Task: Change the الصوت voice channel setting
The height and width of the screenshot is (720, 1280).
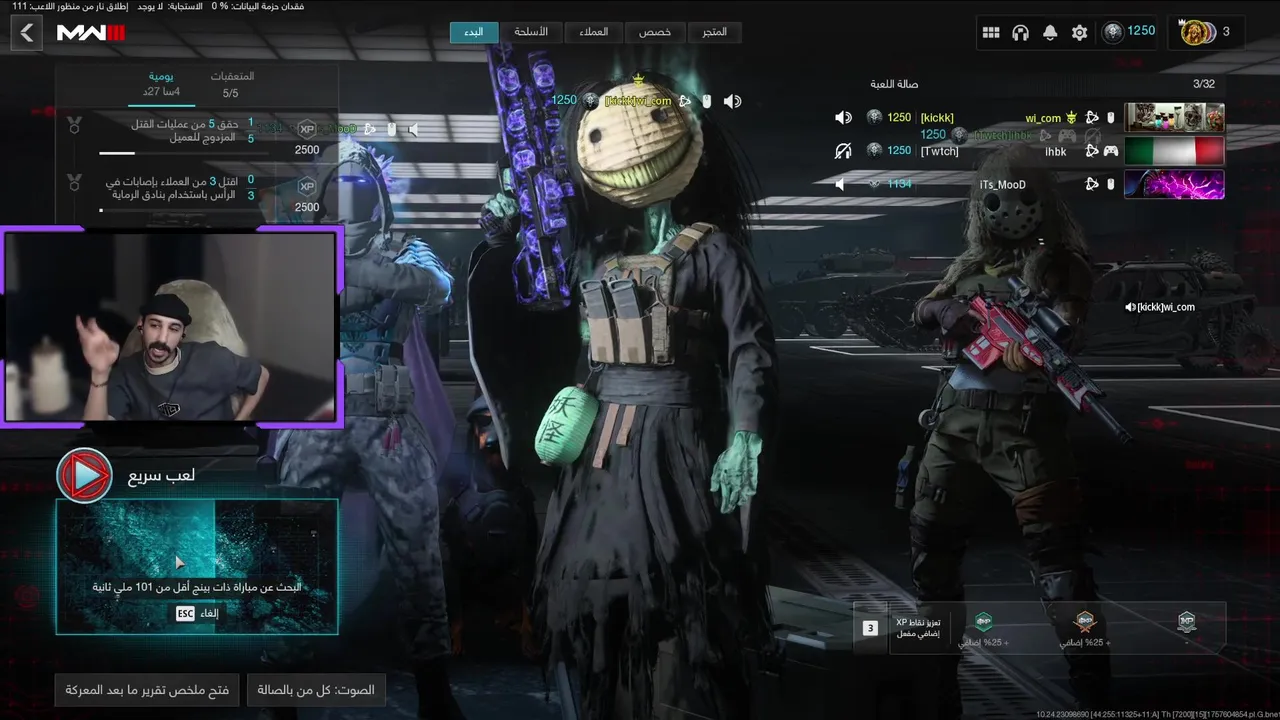Action: point(316,690)
